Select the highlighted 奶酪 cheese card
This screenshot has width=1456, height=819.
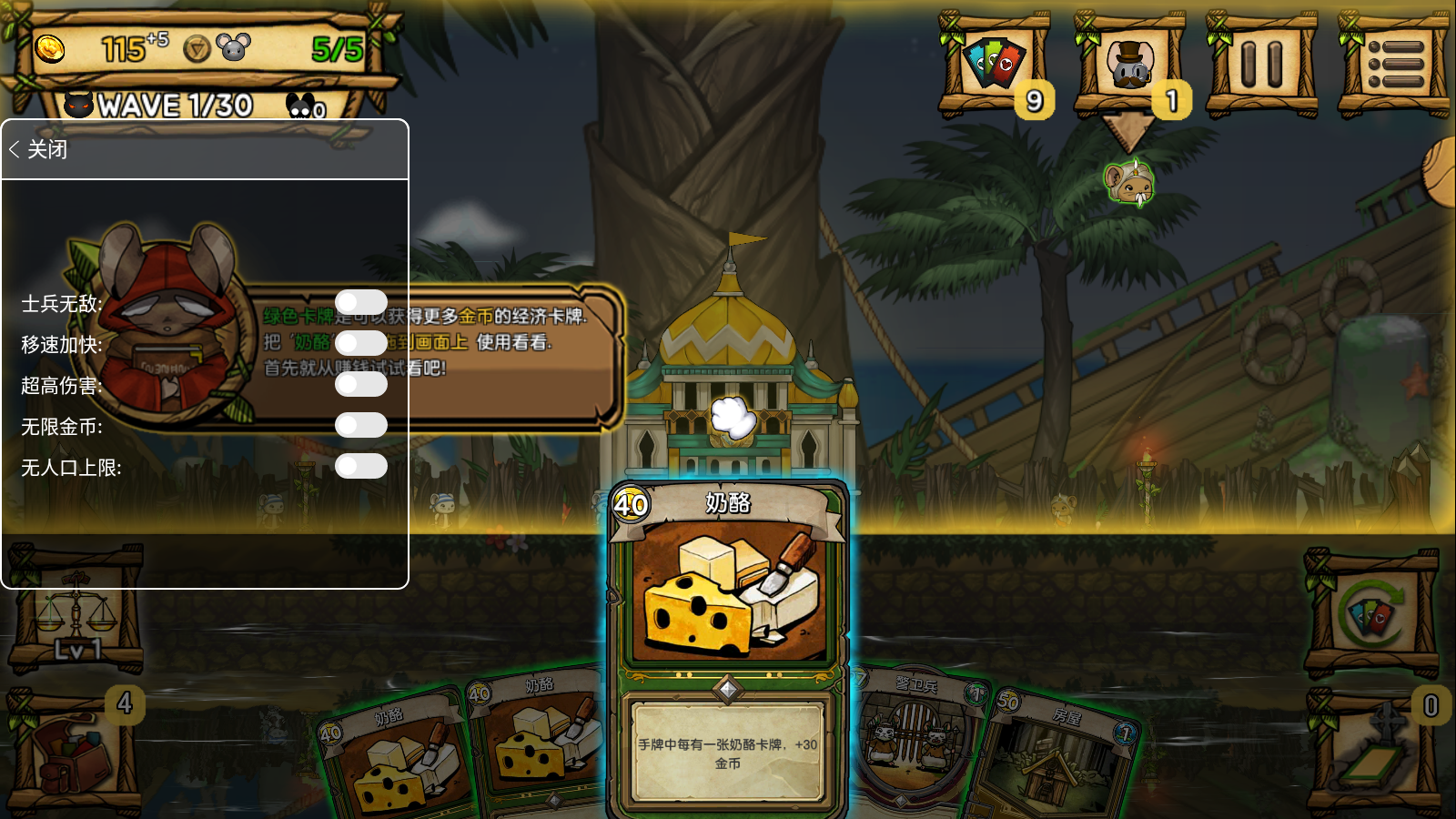point(728,637)
